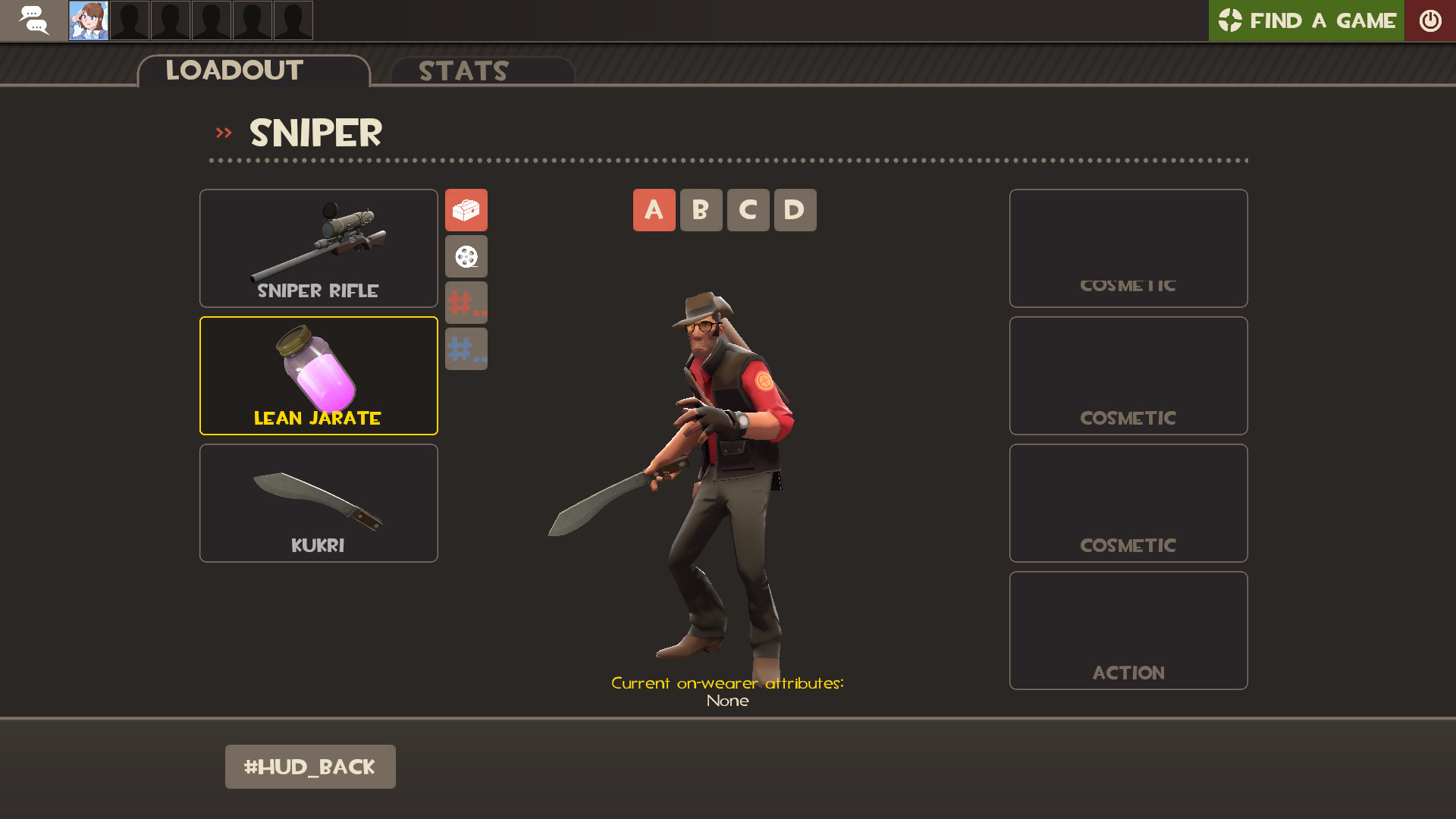
Task: Switch to loadout preset D
Action: (x=795, y=210)
